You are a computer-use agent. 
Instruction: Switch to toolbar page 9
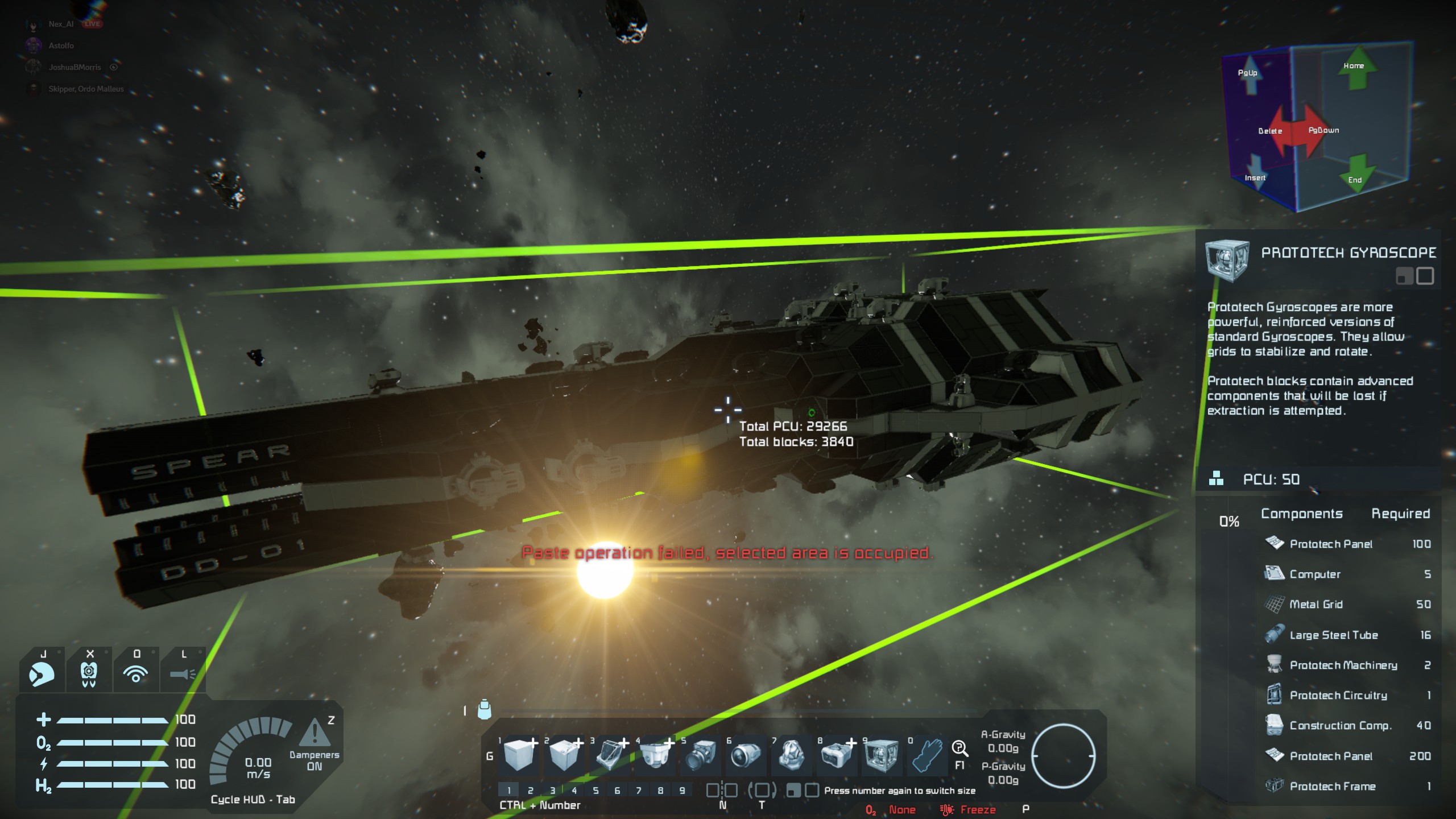(682, 790)
